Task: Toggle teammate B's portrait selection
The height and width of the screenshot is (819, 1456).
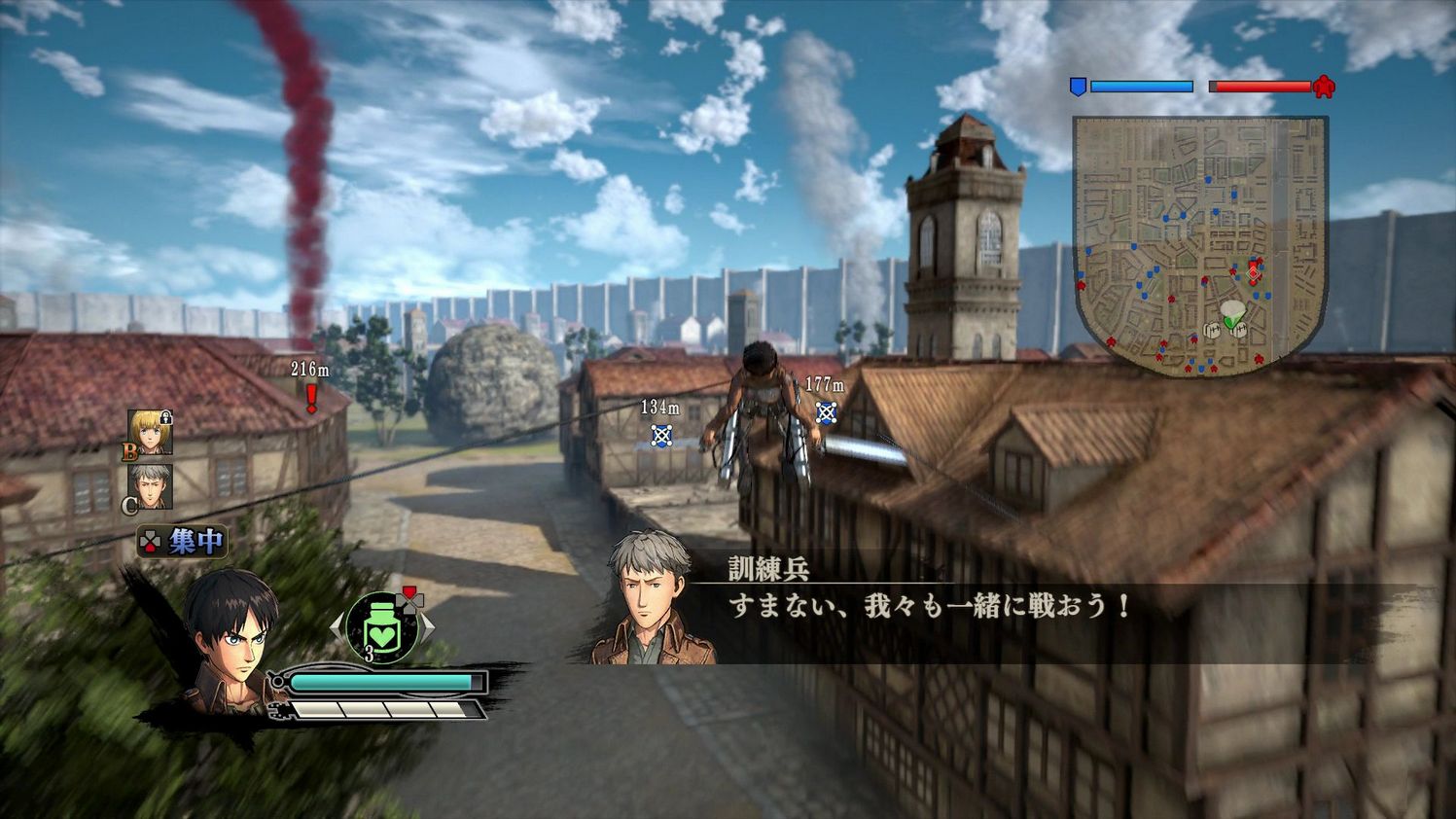Action: (x=151, y=434)
